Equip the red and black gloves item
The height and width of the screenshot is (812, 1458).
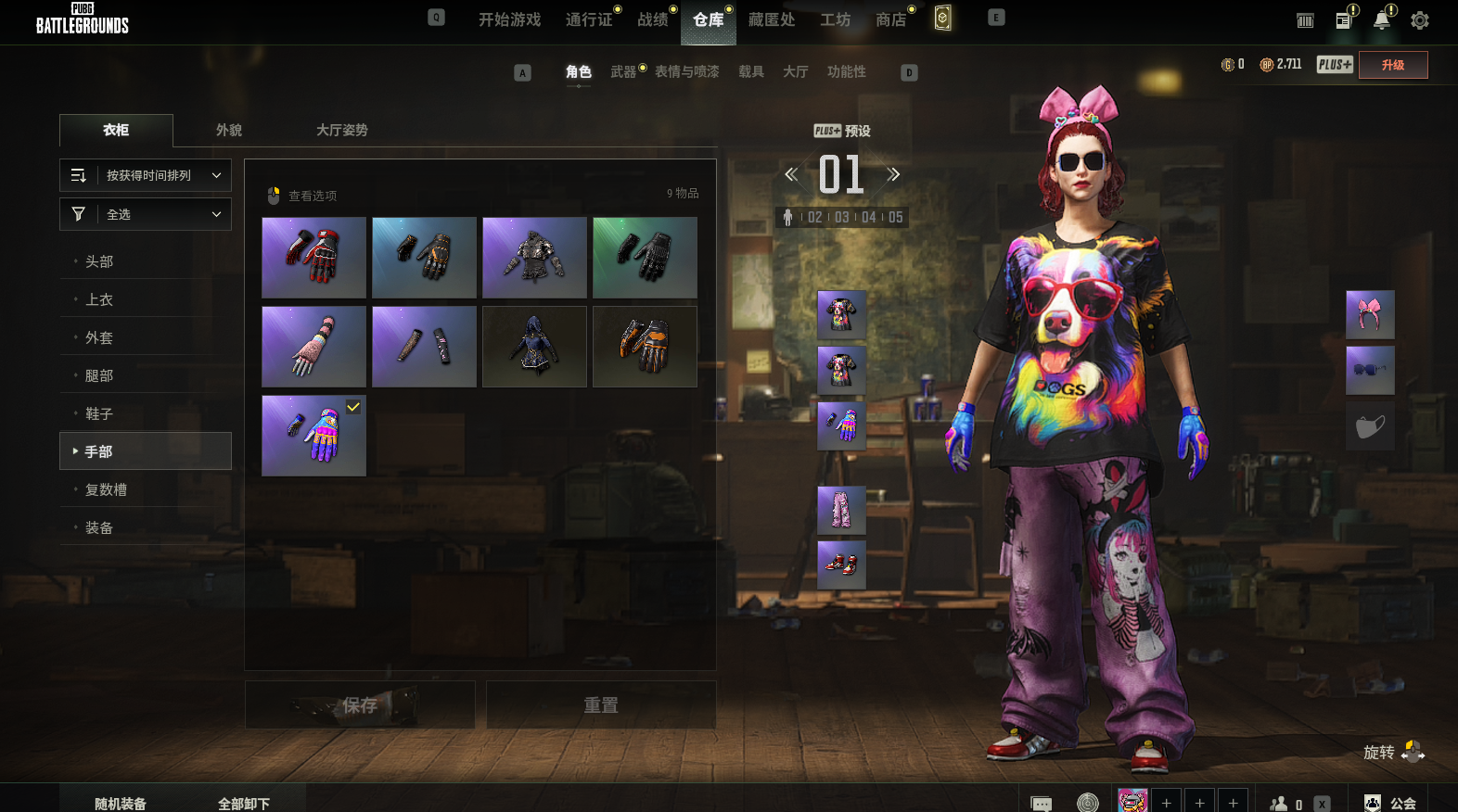(313, 258)
